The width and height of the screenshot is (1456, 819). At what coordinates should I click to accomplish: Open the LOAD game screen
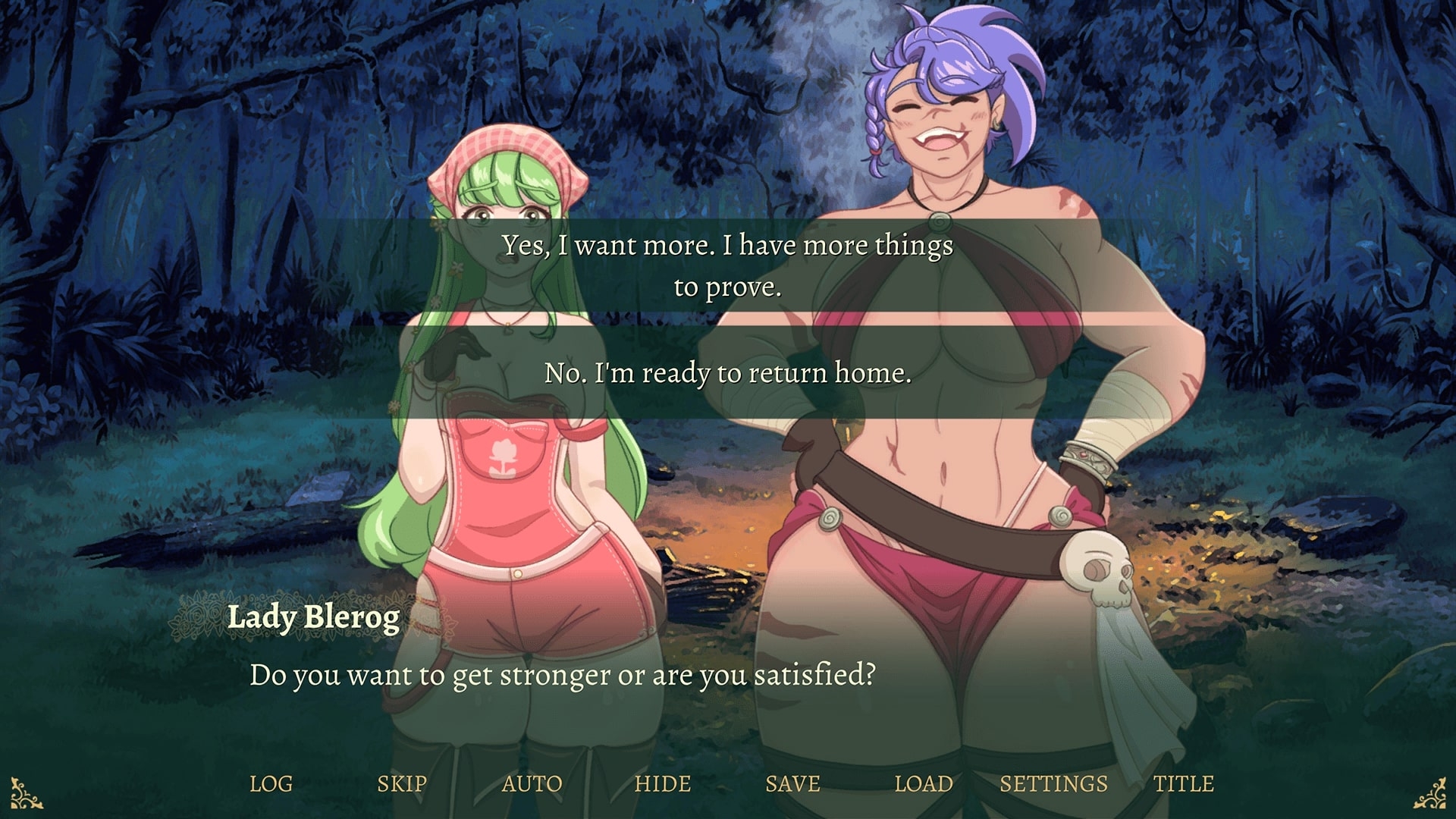pyautogui.click(x=924, y=783)
